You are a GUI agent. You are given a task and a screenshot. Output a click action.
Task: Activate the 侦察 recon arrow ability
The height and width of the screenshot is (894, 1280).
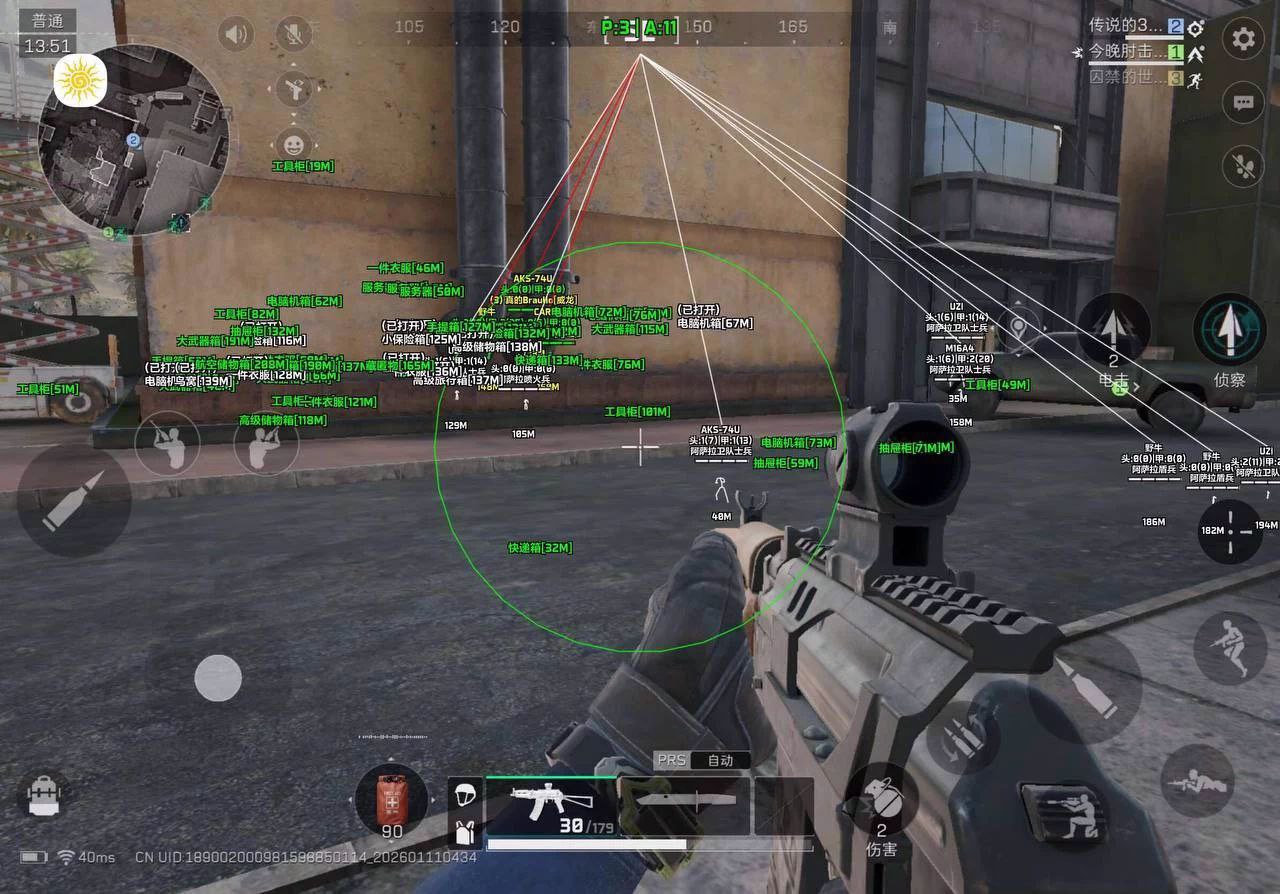1229,330
